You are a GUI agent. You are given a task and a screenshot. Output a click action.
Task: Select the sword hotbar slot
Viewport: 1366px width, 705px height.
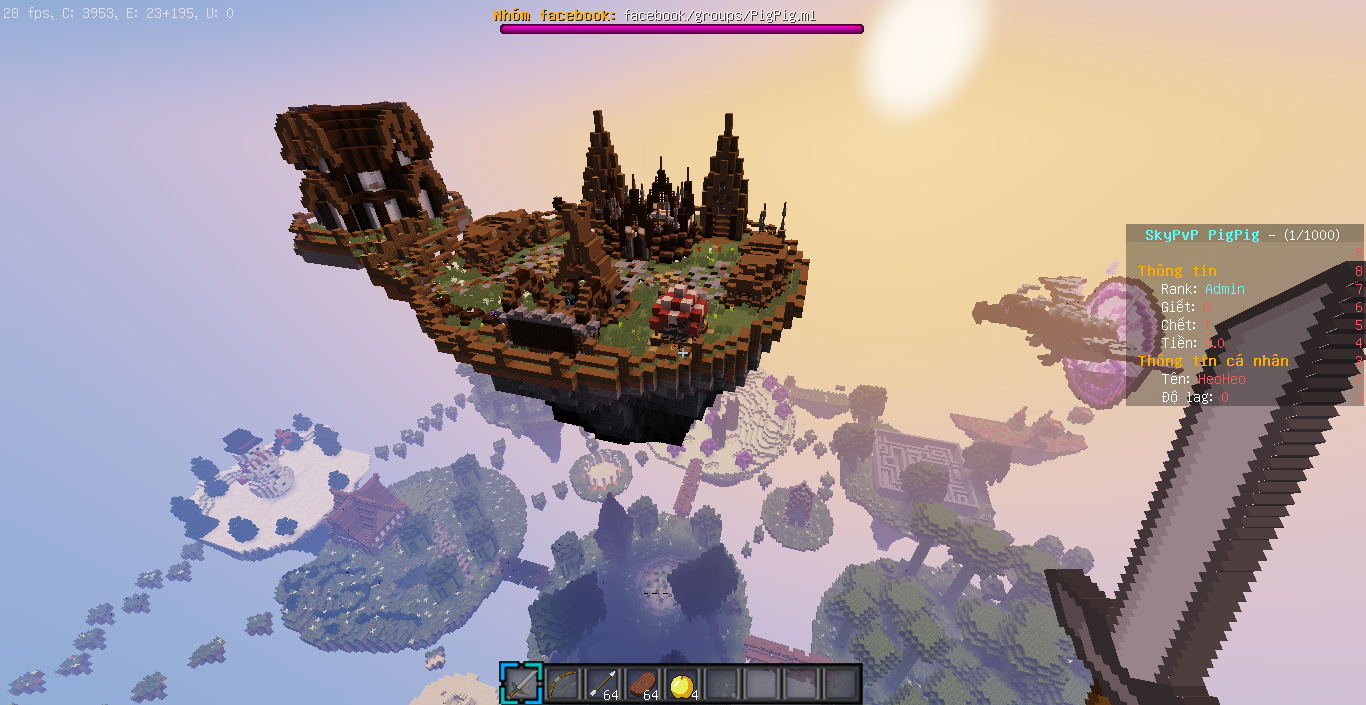521,684
